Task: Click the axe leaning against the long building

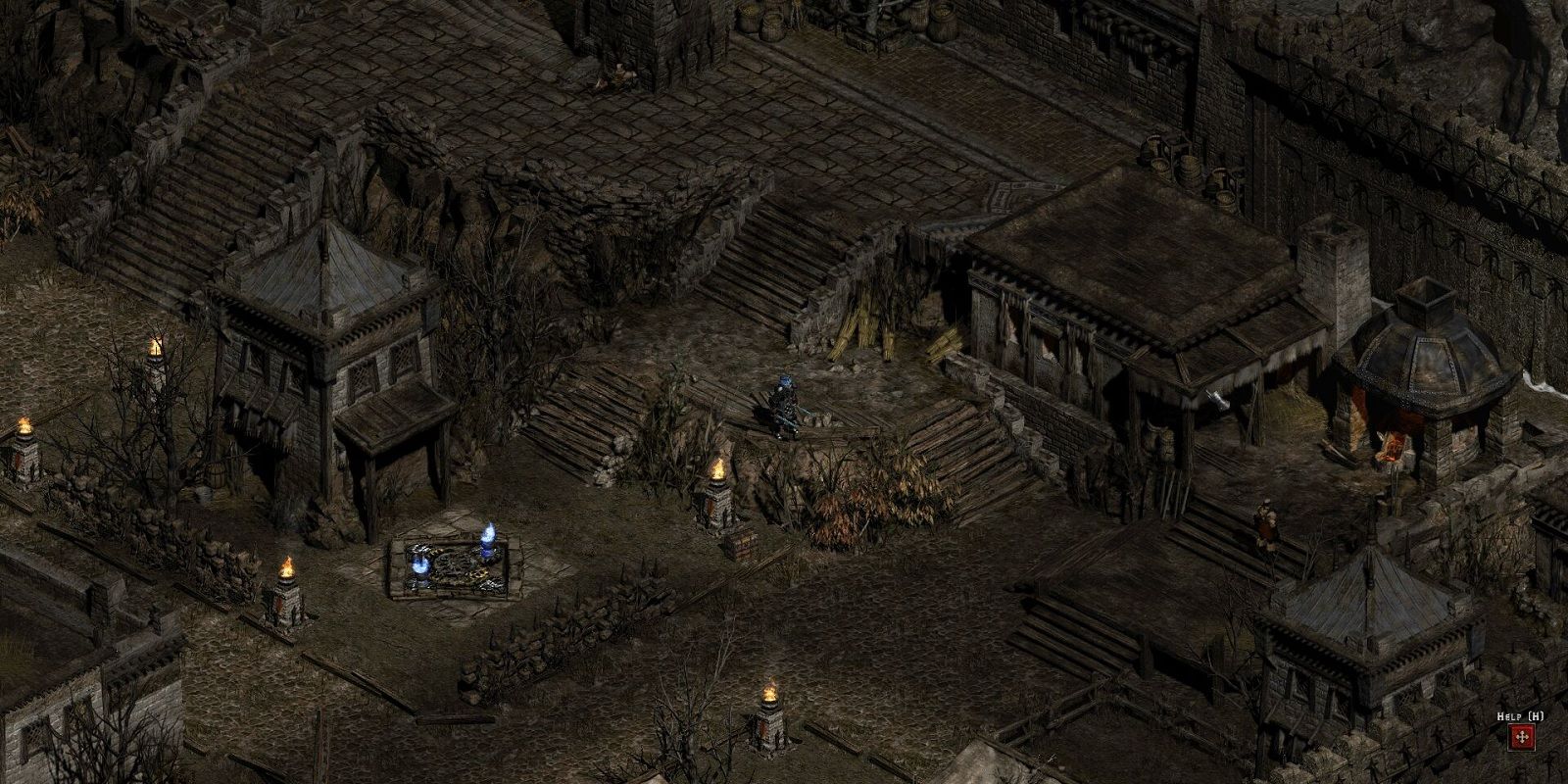Action: point(1216,400)
